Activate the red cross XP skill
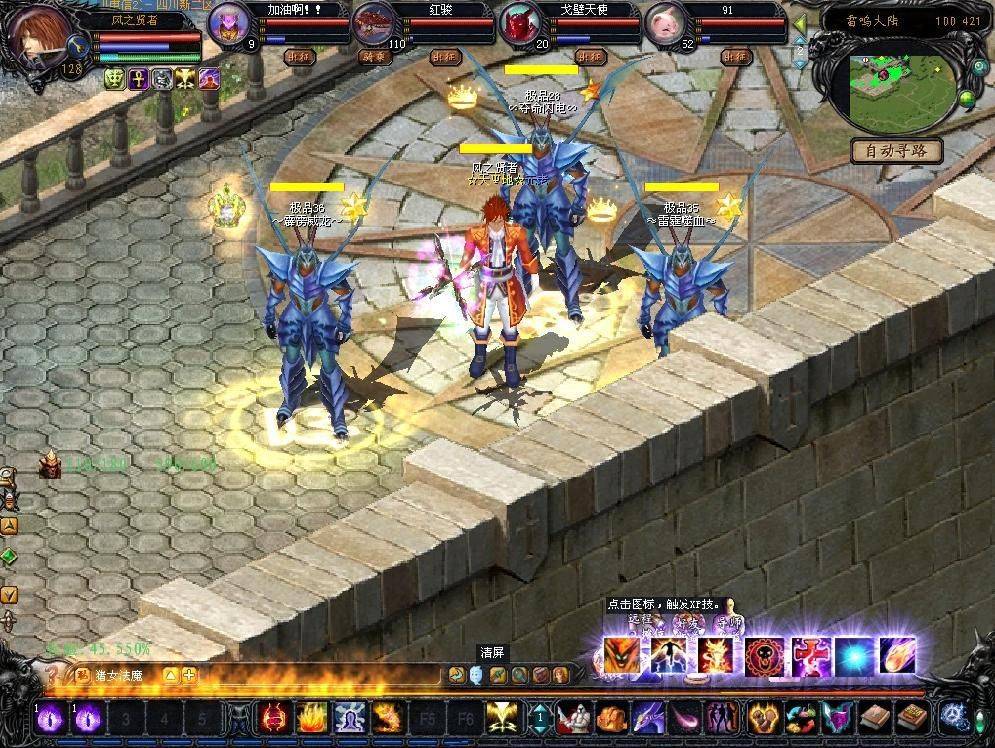This screenshot has width=995, height=748. tap(806, 656)
